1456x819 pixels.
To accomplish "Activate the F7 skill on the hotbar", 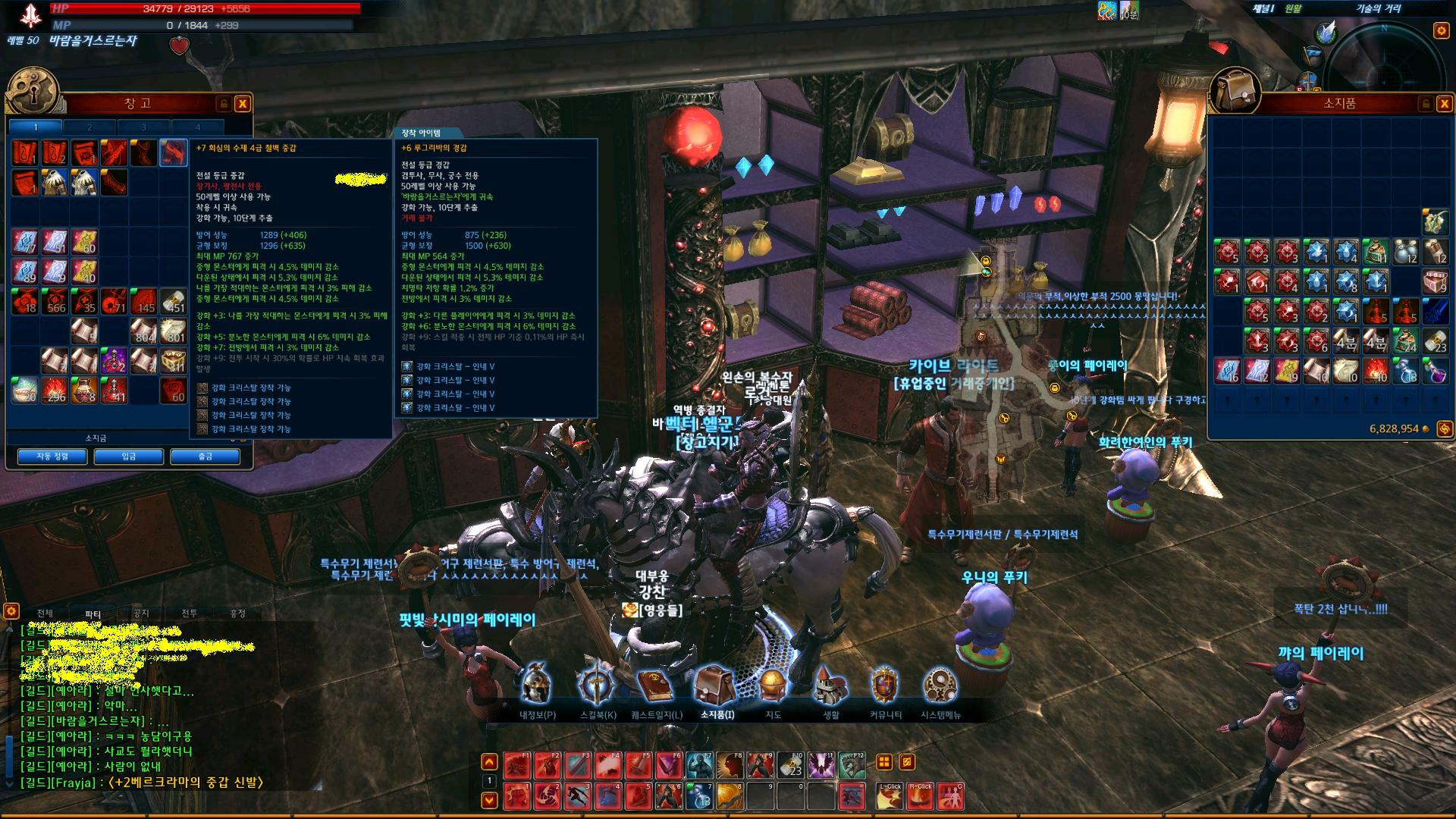I will pyautogui.click(x=700, y=766).
